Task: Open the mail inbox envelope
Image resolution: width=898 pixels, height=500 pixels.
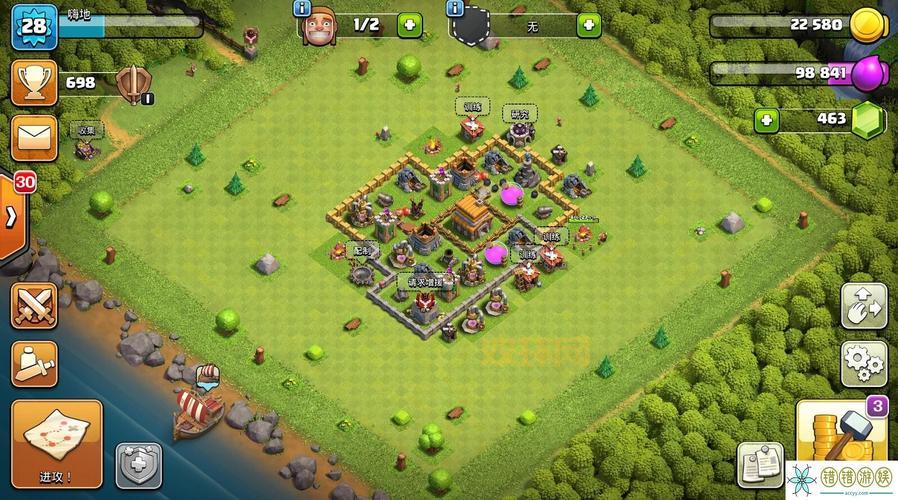Action: 33,136
